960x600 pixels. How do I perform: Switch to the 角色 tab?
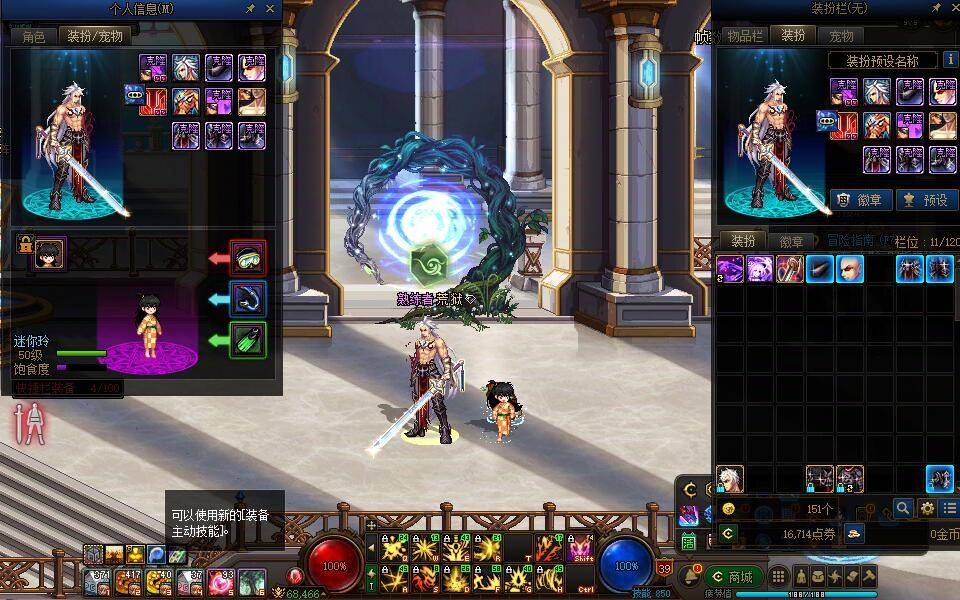(x=34, y=36)
